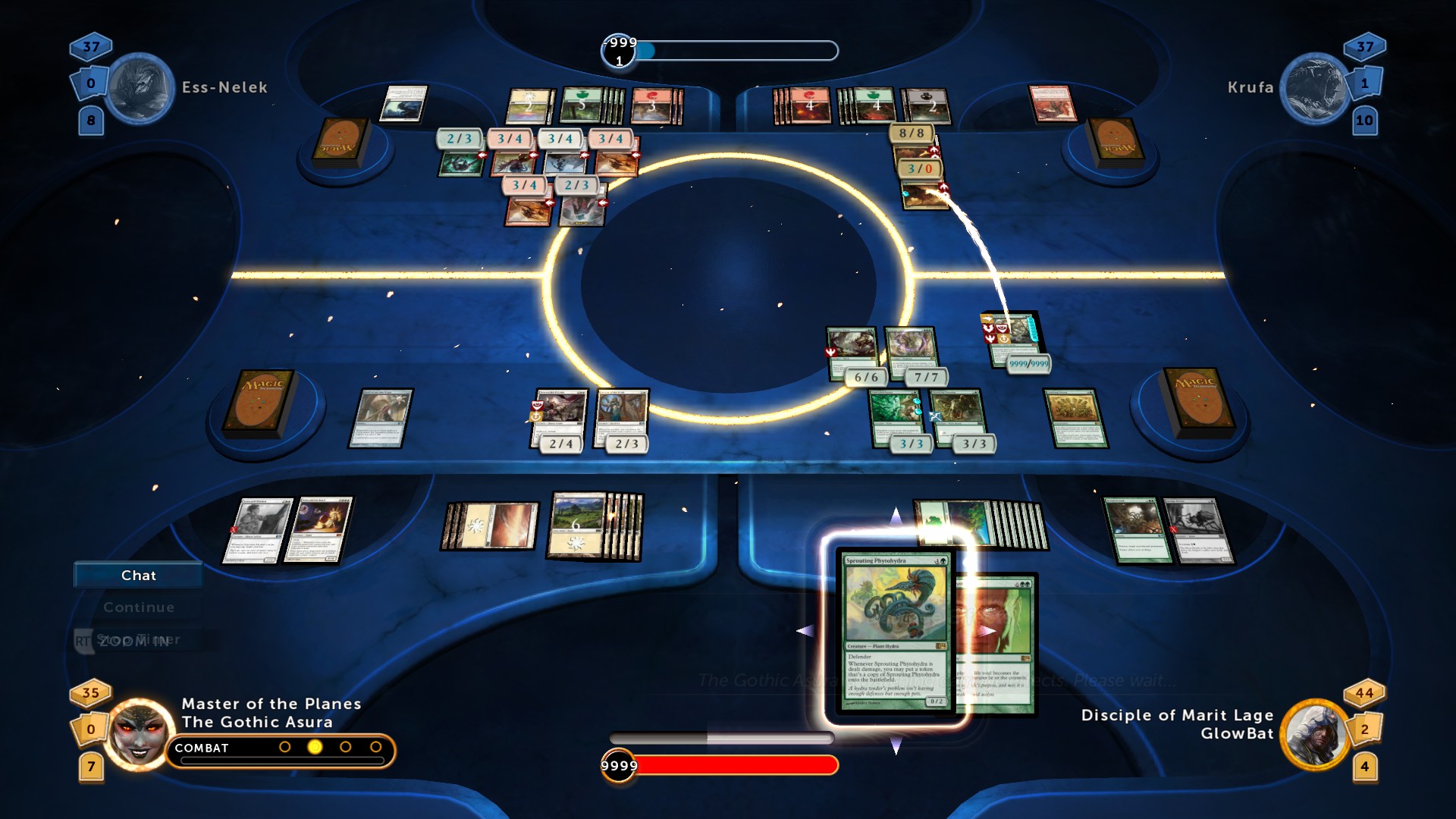The image size is (1456, 819).
Task: Click the last phase circle on the tracker
Action: 376,746
